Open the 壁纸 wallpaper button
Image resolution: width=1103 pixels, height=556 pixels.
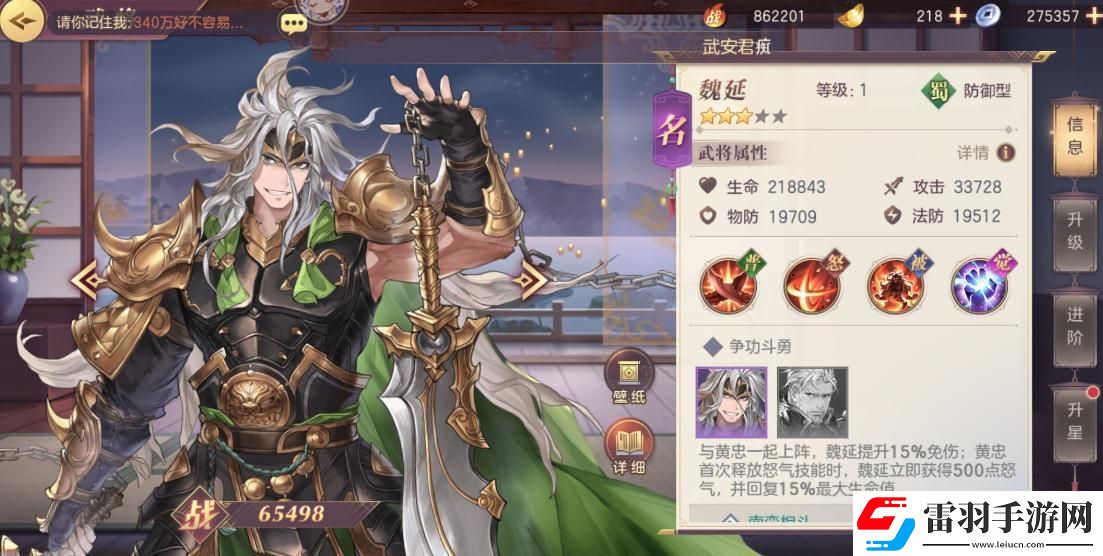click(630, 380)
